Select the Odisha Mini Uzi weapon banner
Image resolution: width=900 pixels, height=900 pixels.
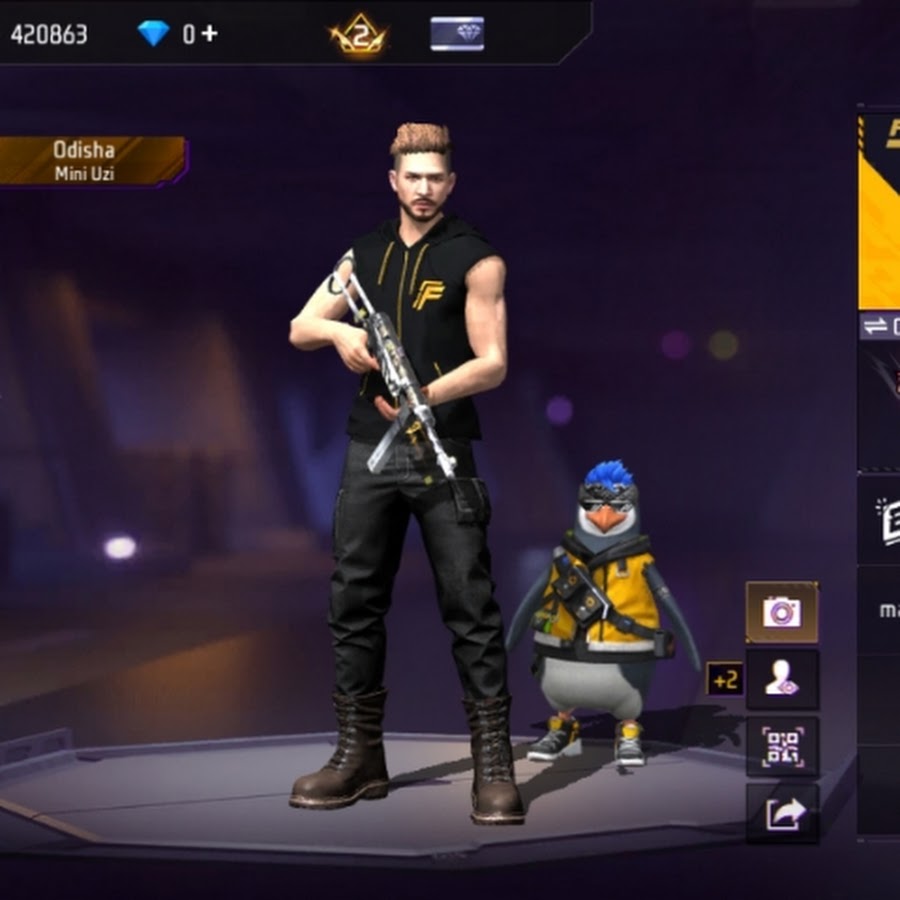click(92, 161)
